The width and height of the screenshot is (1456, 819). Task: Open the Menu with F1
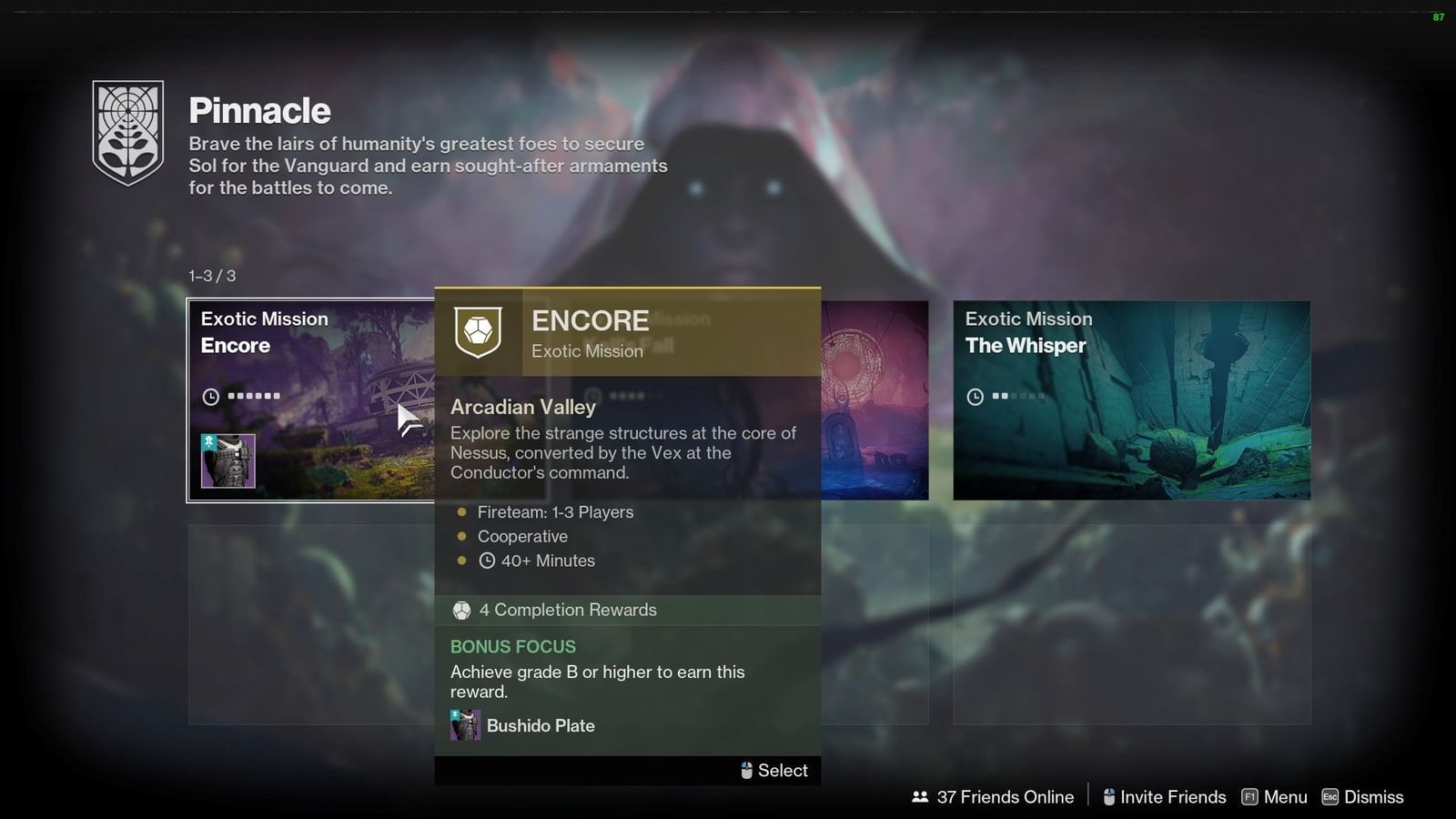click(x=1274, y=796)
